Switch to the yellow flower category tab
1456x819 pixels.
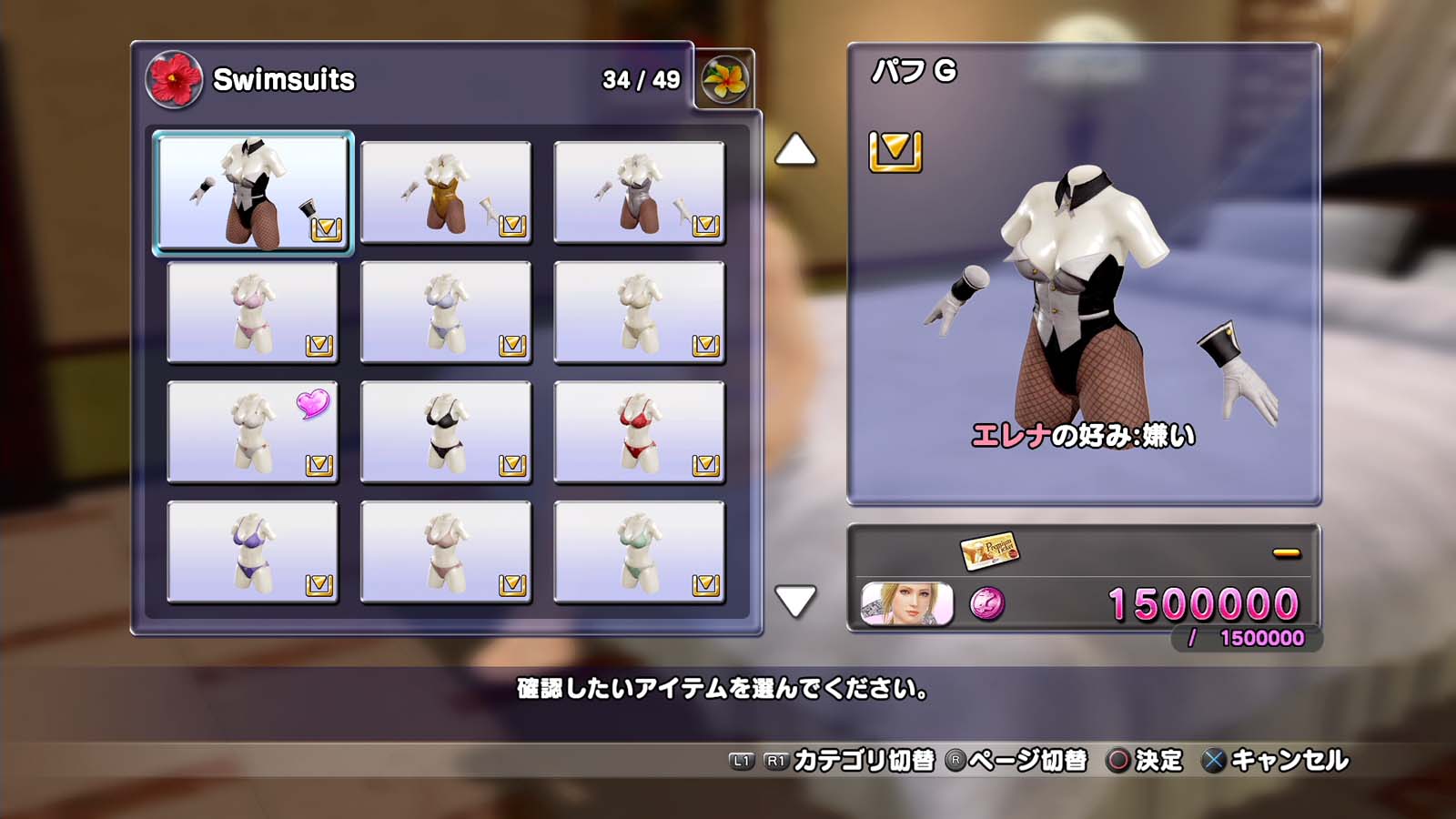pyautogui.click(x=724, y=80)
